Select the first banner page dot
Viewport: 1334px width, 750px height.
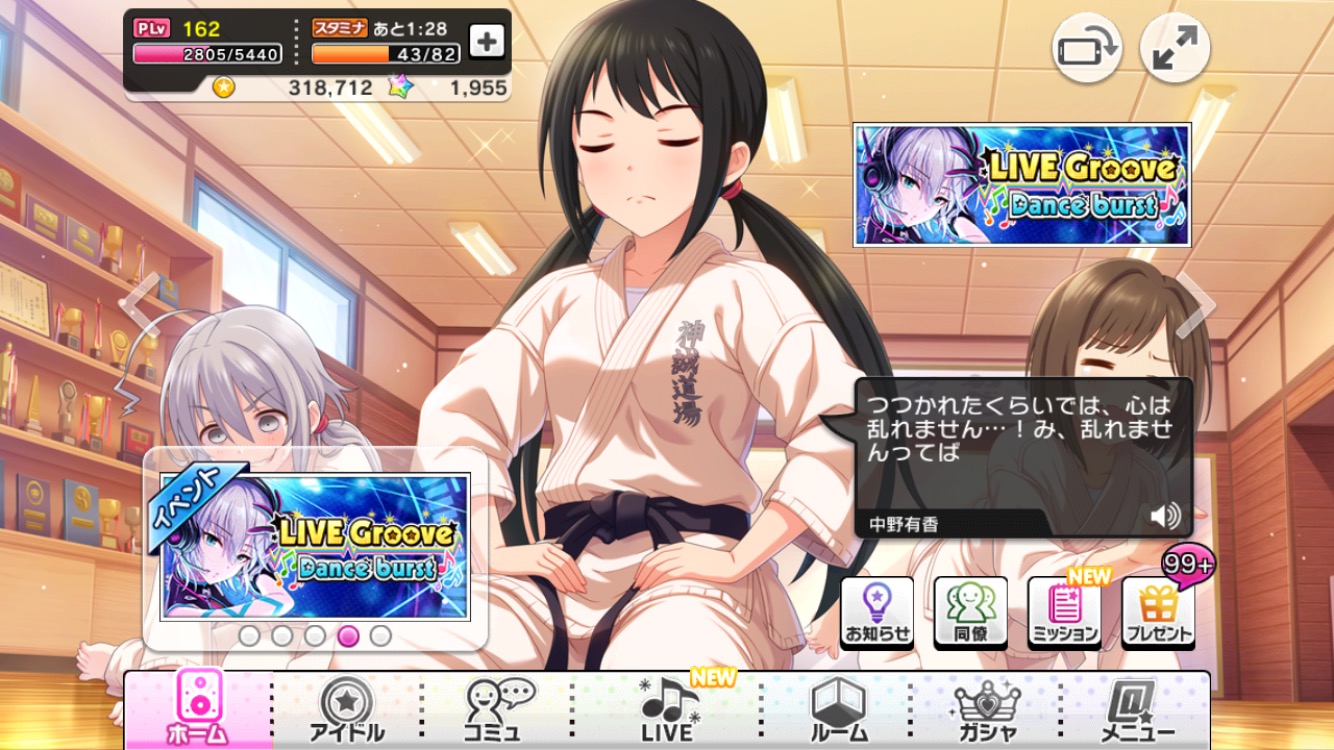pyautogui.click(x=249, y=636)
